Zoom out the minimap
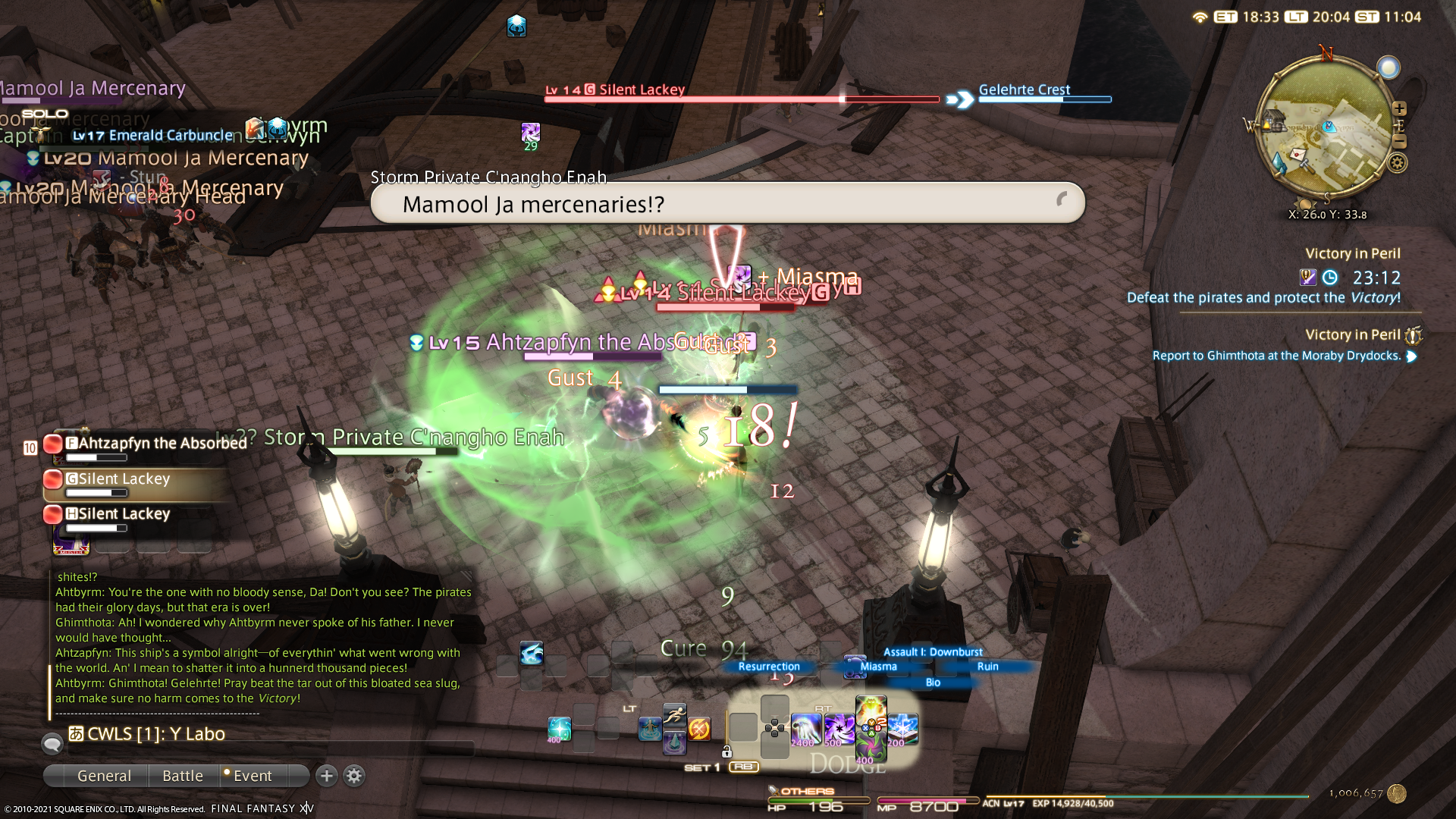Image resolution: width=1456 pixels, height=819 pixels. pyautogui.click(x=1400, y=142)
